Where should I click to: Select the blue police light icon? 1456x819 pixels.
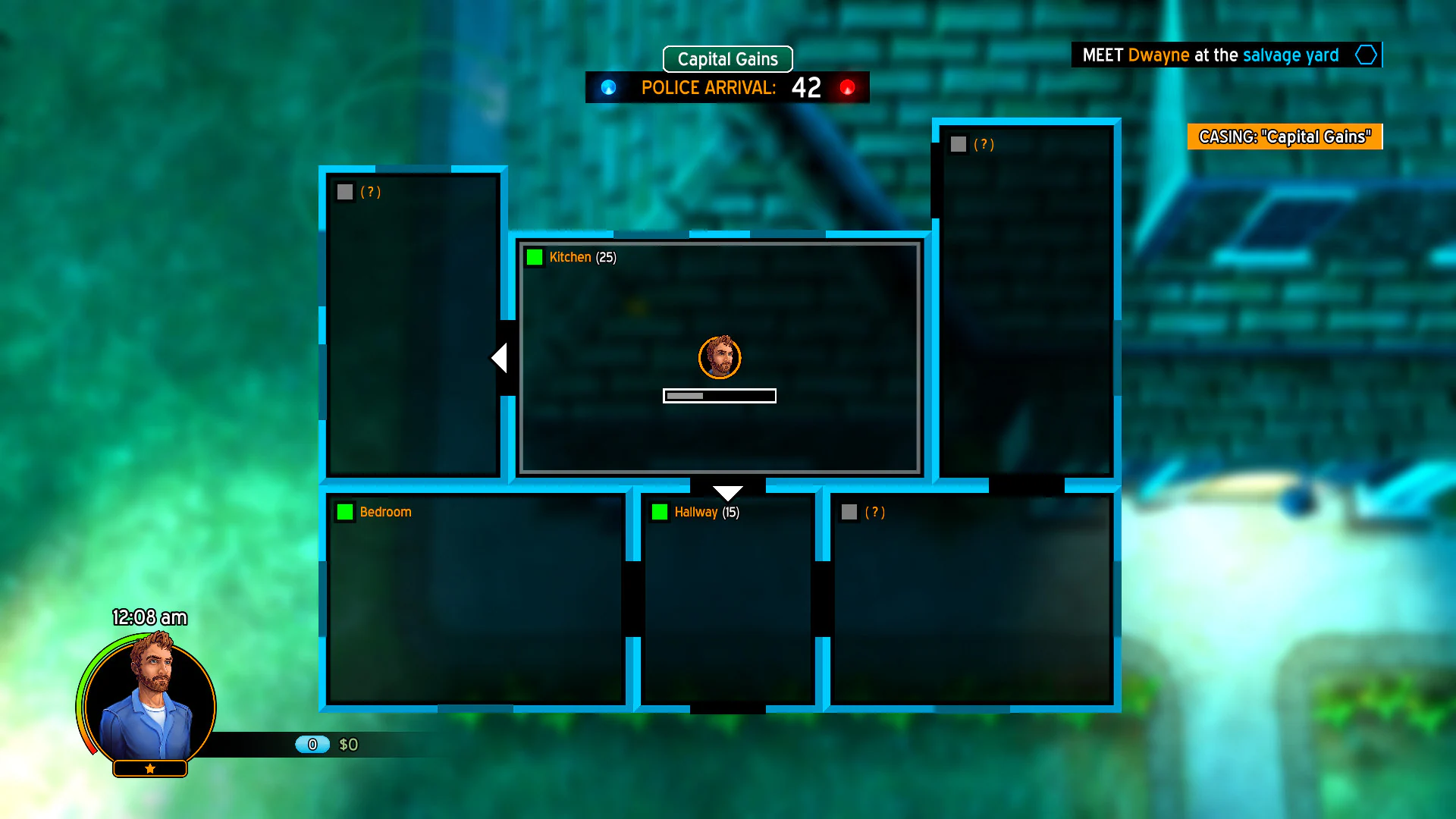(x=607, y=87)
